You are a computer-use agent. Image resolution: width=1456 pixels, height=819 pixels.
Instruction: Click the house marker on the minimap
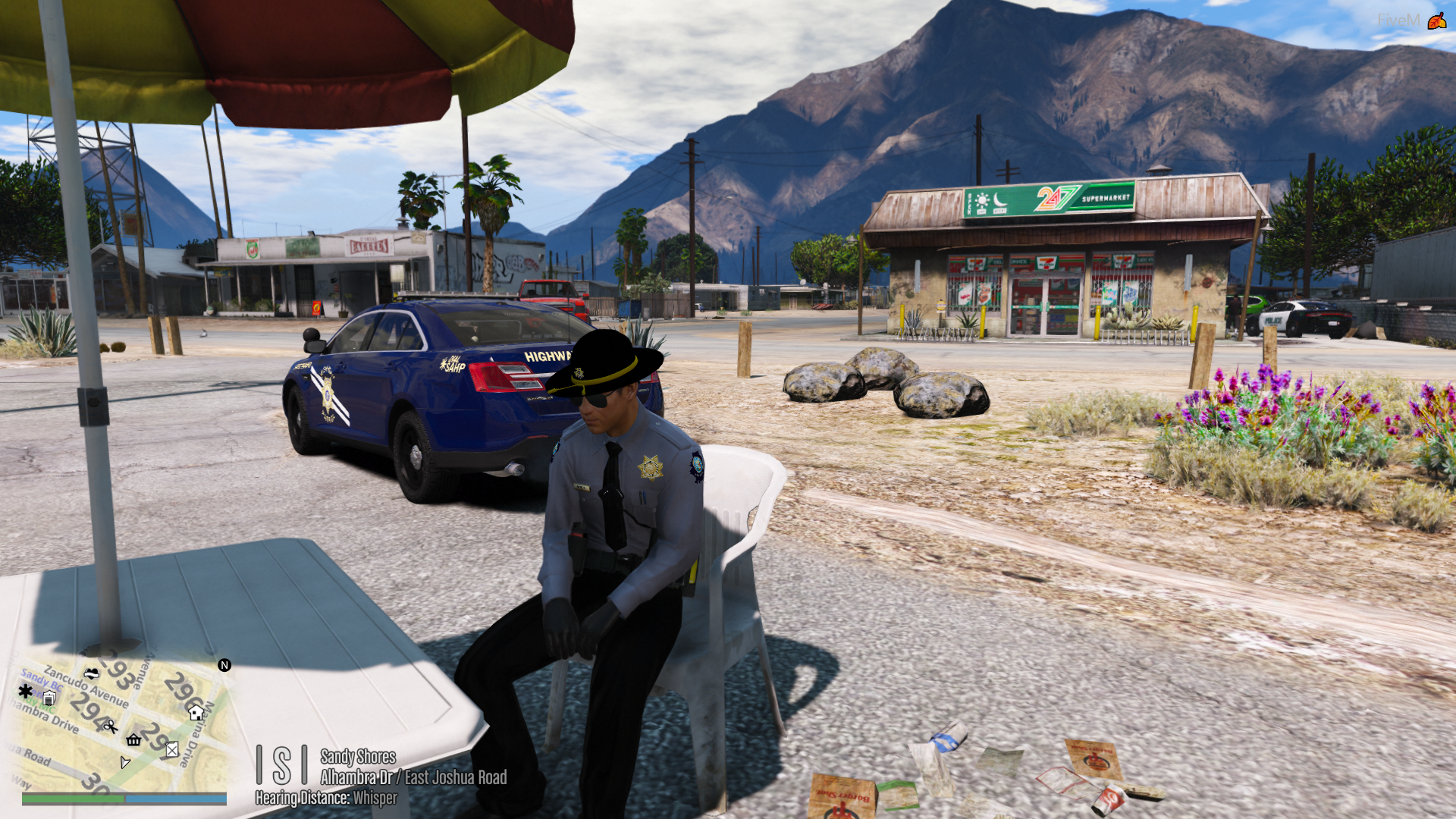coord(196,712)
